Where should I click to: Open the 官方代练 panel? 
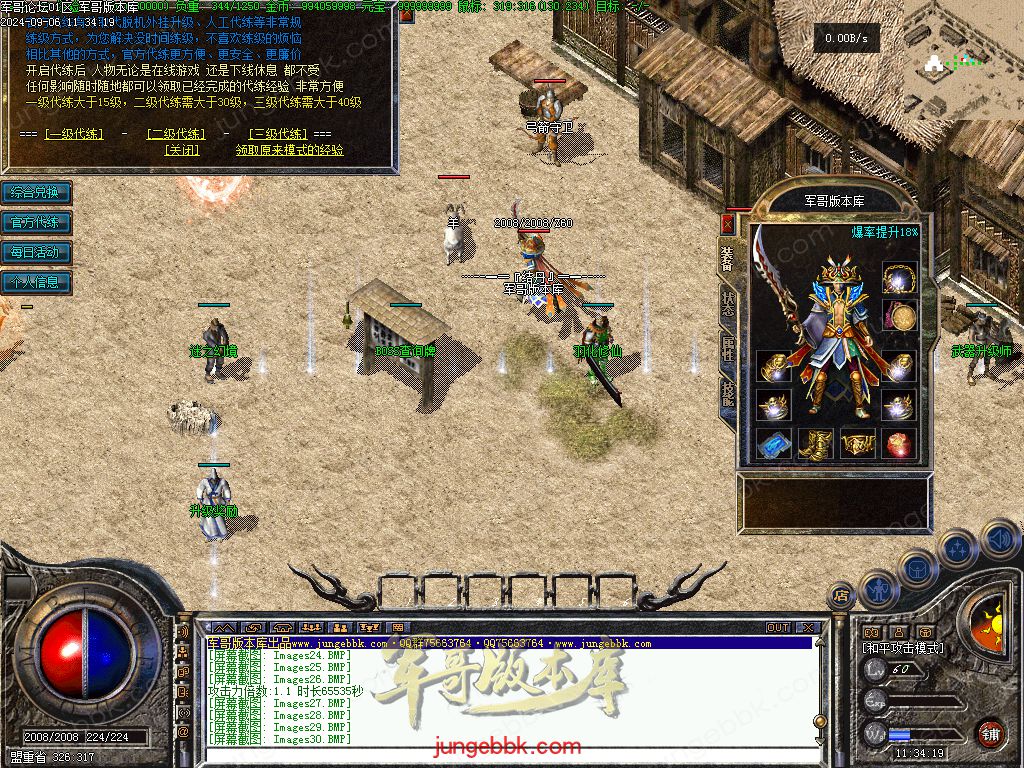tap(36, 222)
